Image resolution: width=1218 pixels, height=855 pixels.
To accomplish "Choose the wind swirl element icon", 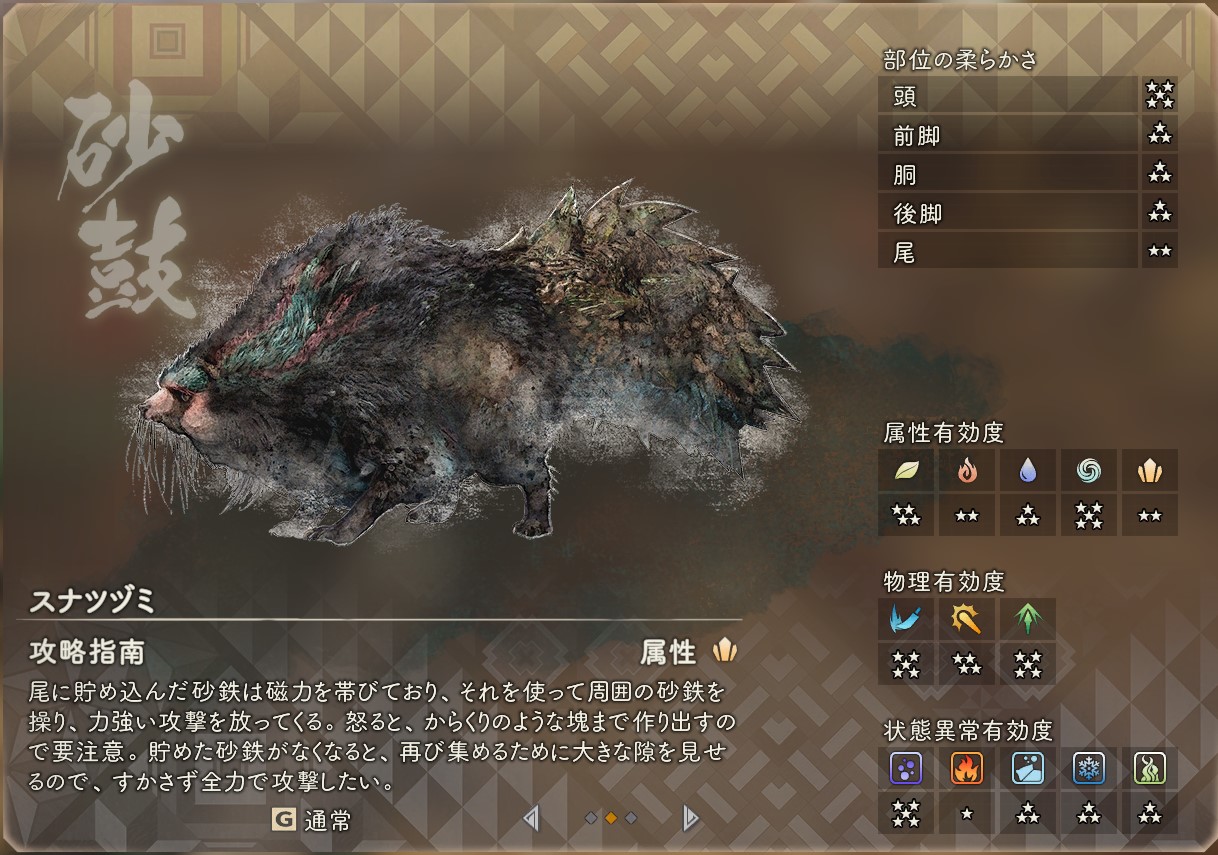I will pyautogui.click(x=1089, y=470).
